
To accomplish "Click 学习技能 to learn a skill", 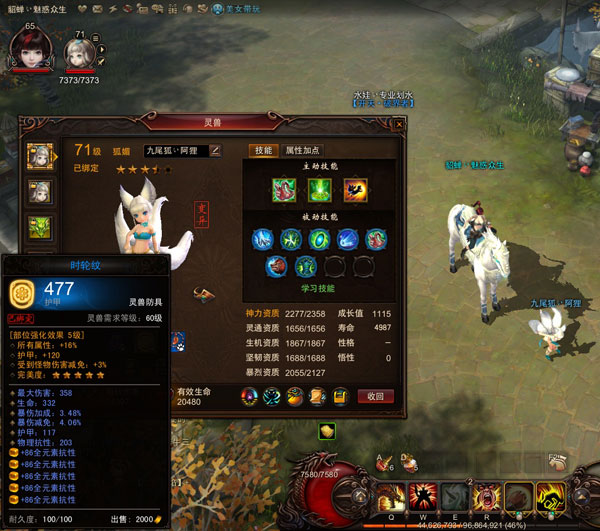I will pos(320,288).
